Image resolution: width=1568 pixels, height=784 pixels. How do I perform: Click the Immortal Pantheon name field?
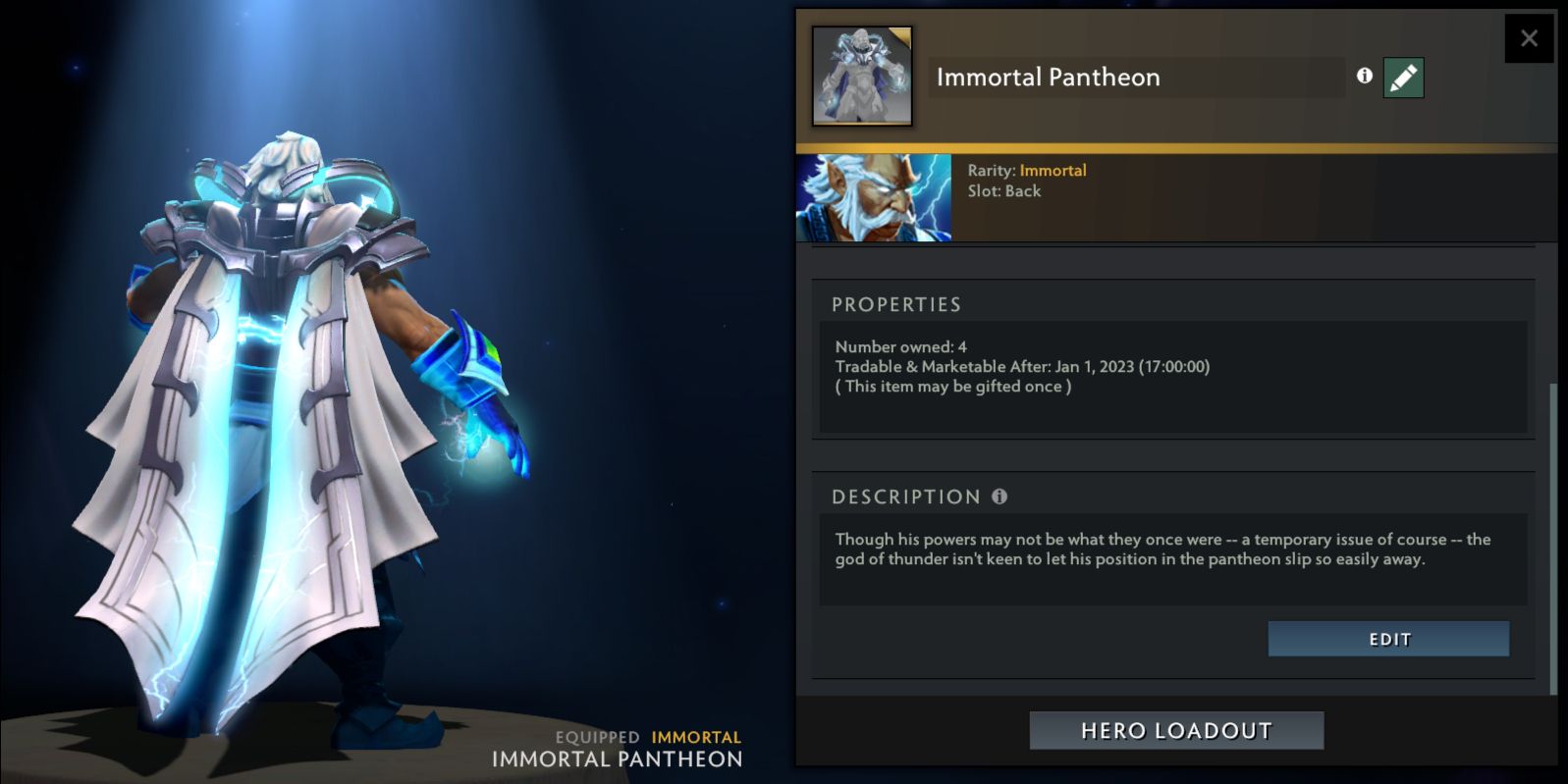click(x=1136, y=78)
